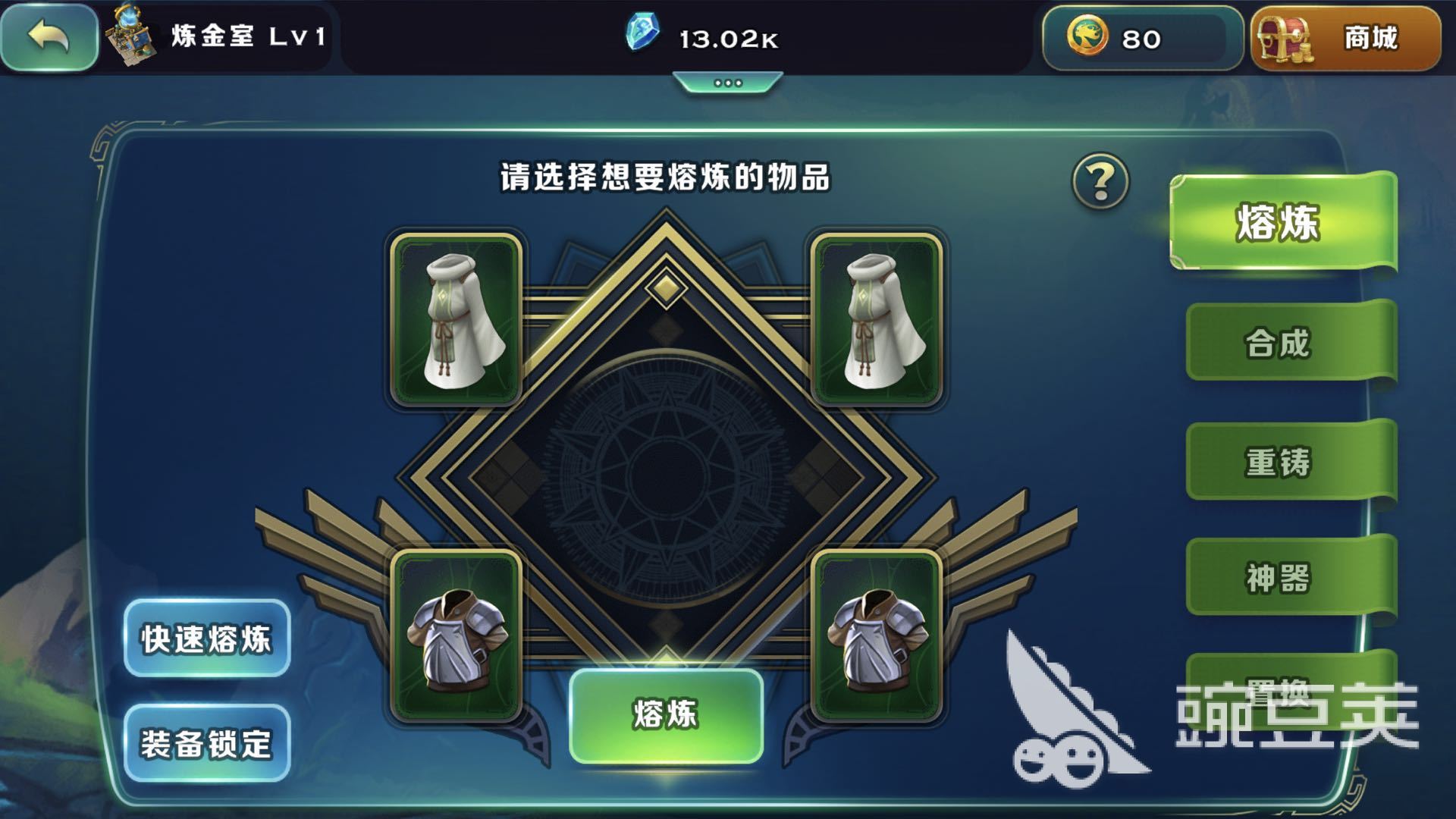Viewport: 1456px width, 819px height.
Task: Open the 商城 shop
Action: [1345, 38]
